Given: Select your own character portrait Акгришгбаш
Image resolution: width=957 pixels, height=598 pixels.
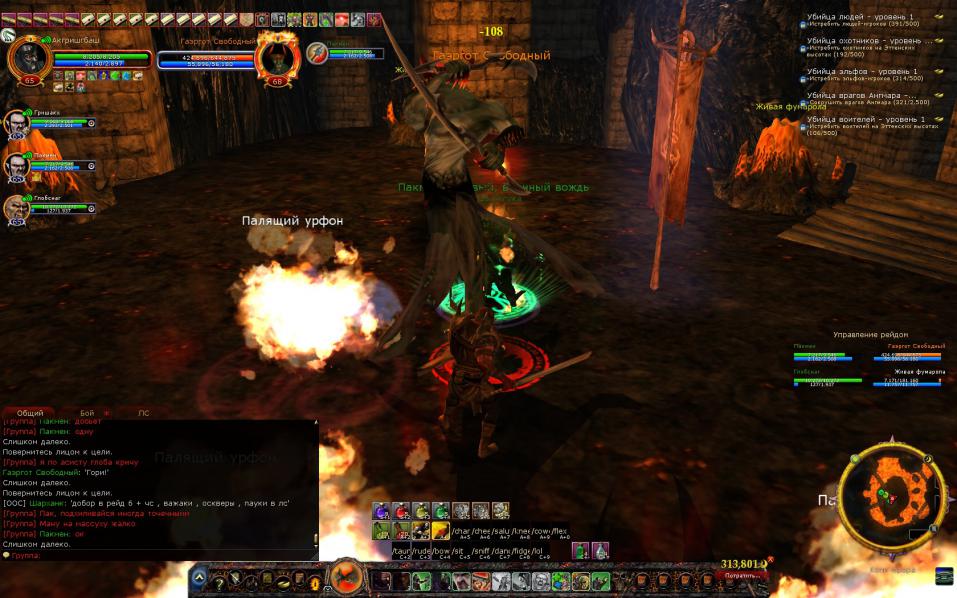Looking at the screenshot, I should (28, 58).
